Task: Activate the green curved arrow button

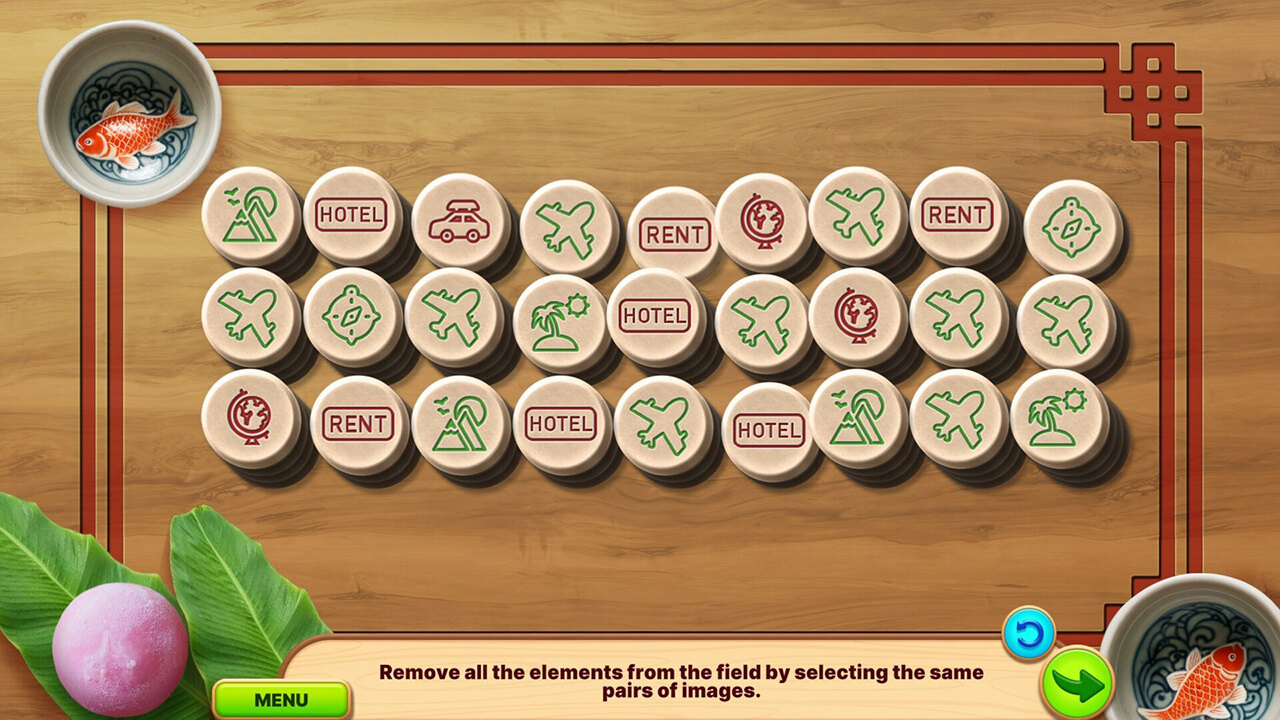Action: tap(1077, 683)
